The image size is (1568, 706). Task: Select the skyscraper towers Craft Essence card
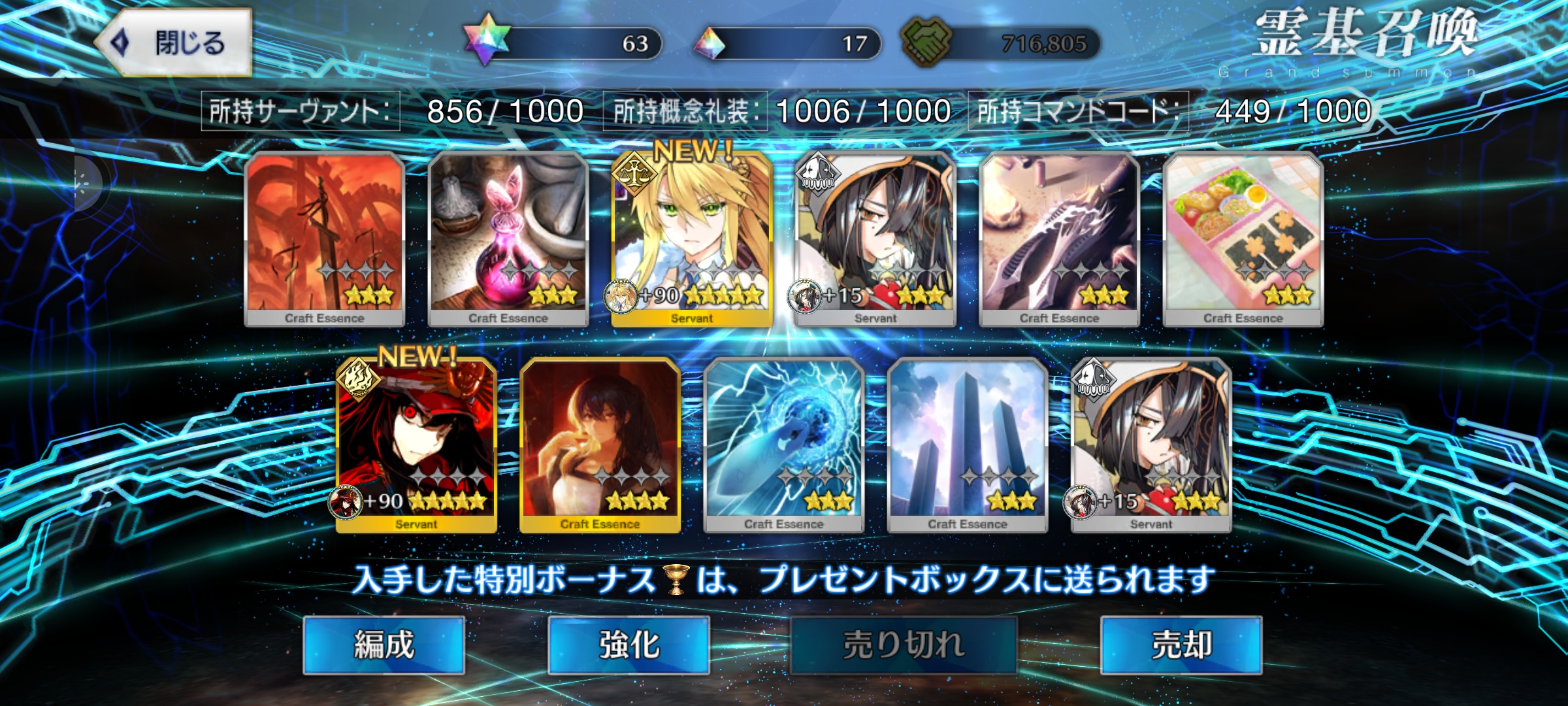click(967, 445)
